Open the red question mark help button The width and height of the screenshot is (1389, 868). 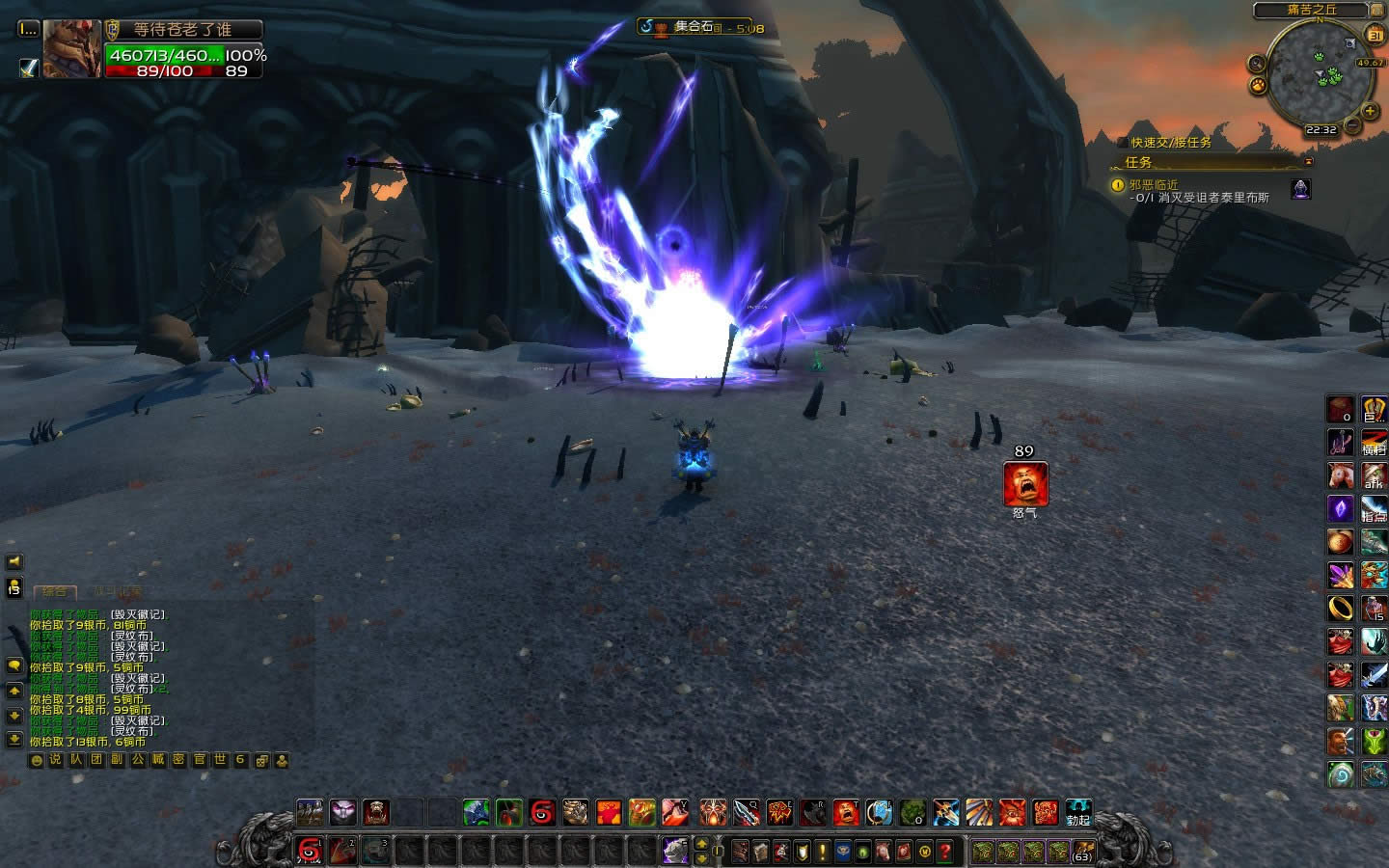coord(946,852)
